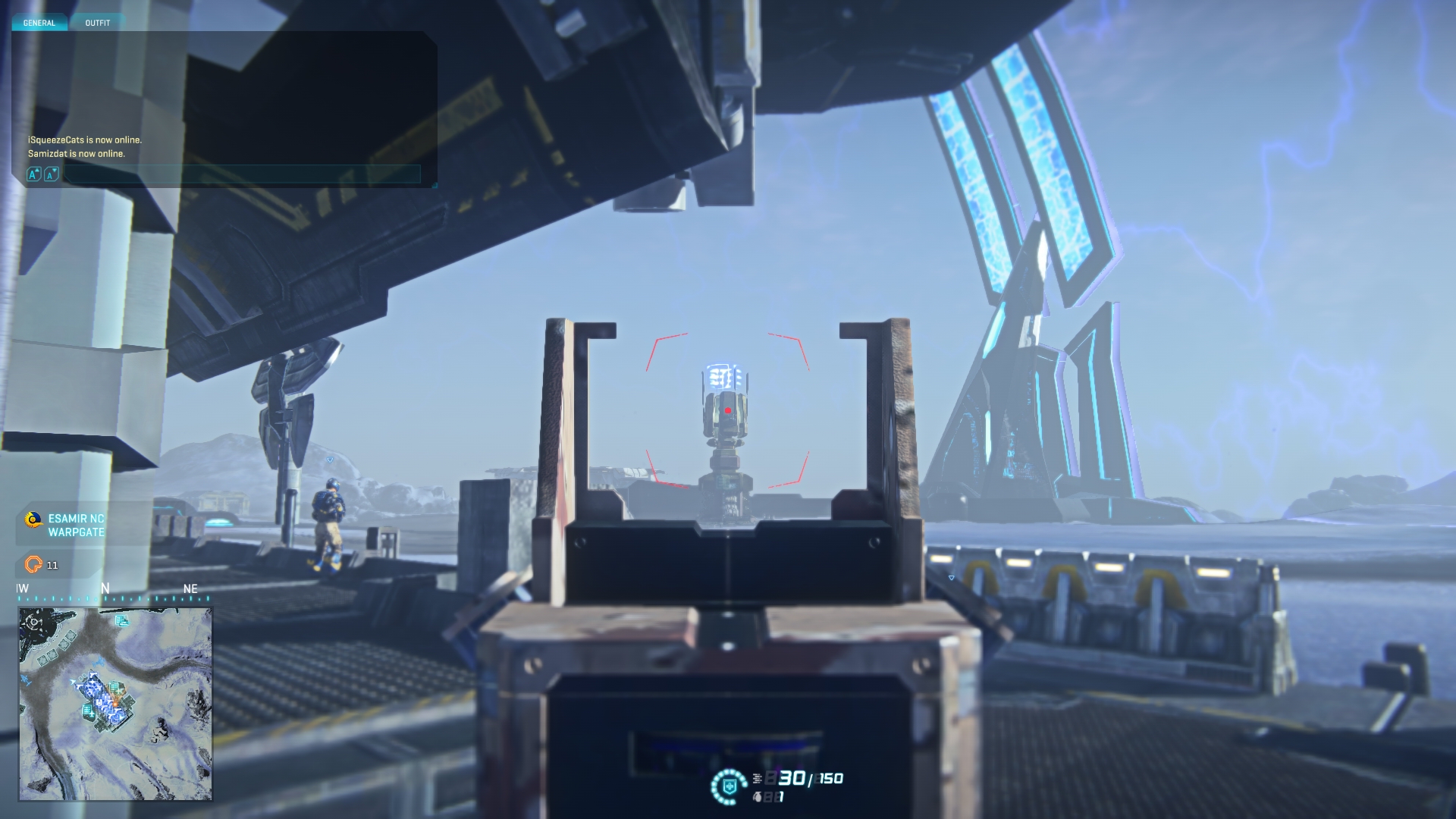Click the orange squad count icon
This screenshot has width=1456, height=819.
33,564
